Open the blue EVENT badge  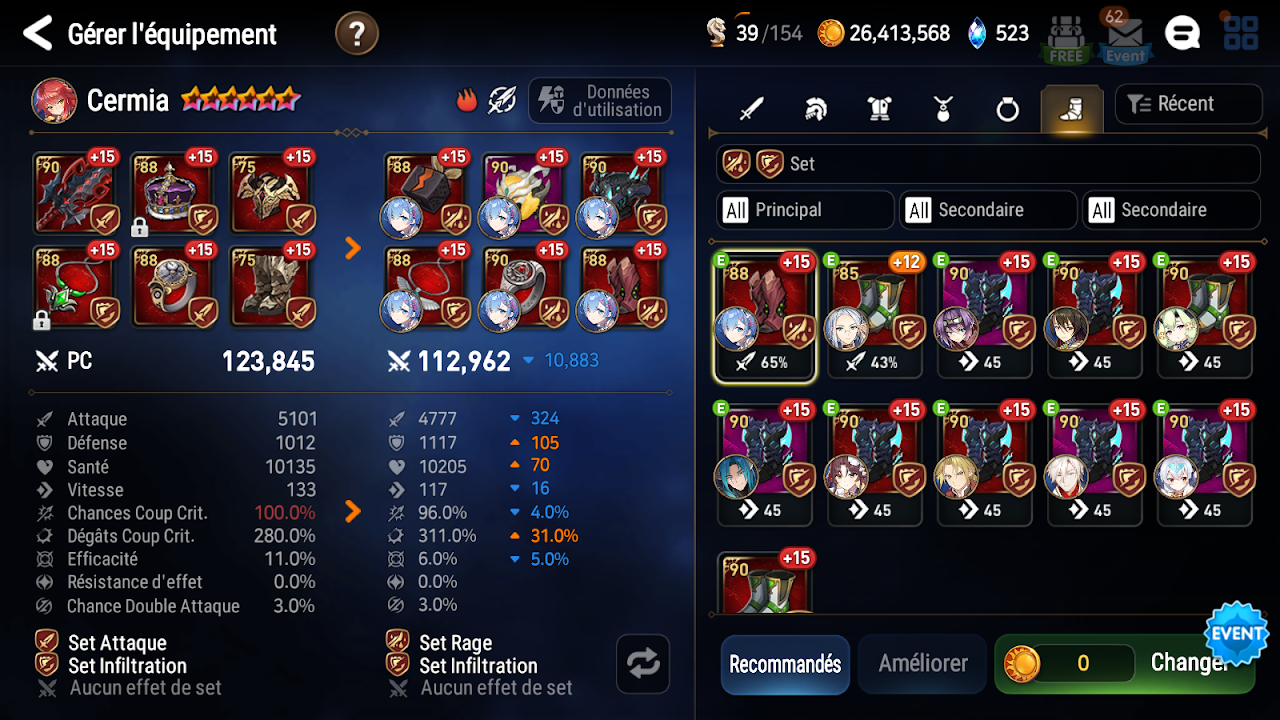[x=1237, y=634]
